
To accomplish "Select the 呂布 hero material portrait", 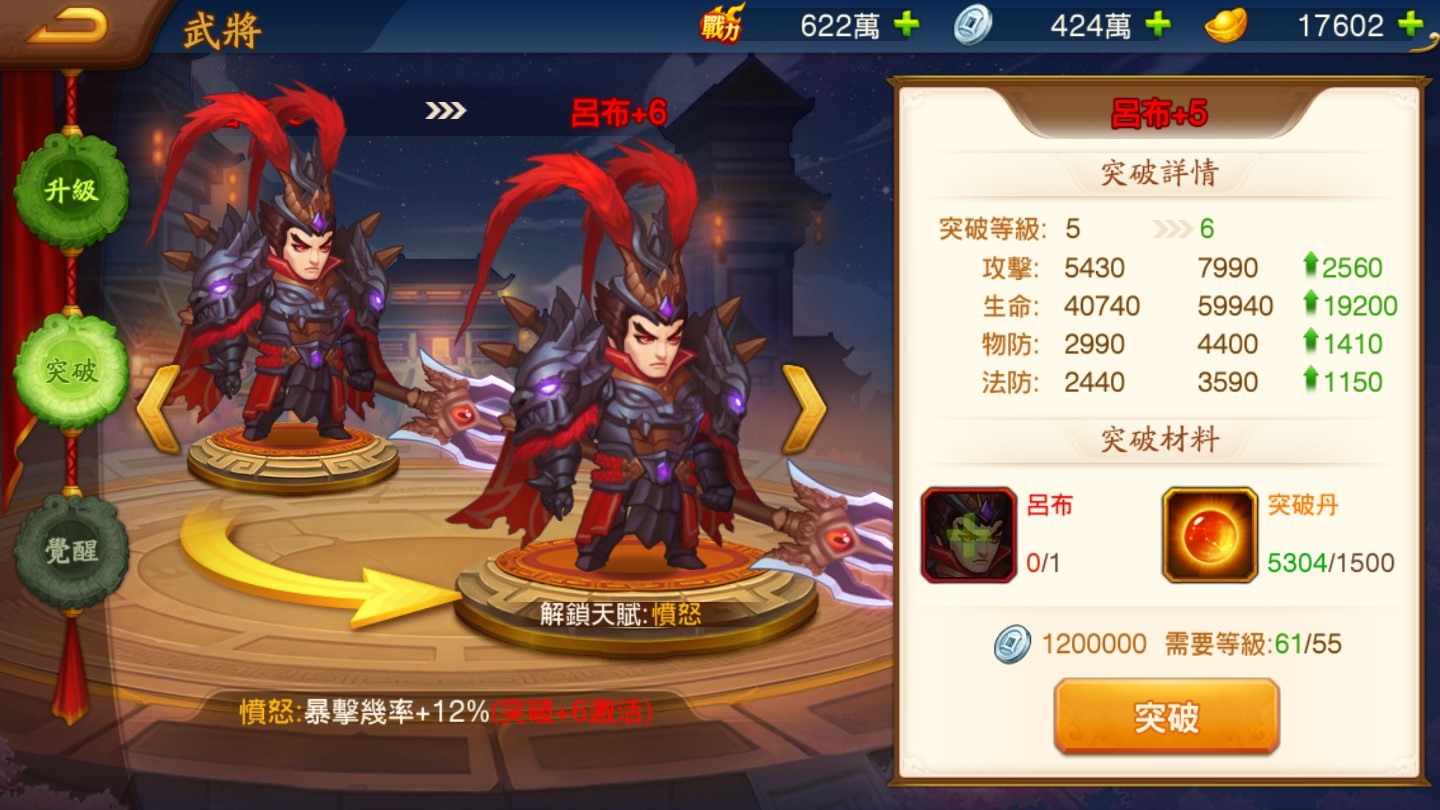I will (968, 534).
